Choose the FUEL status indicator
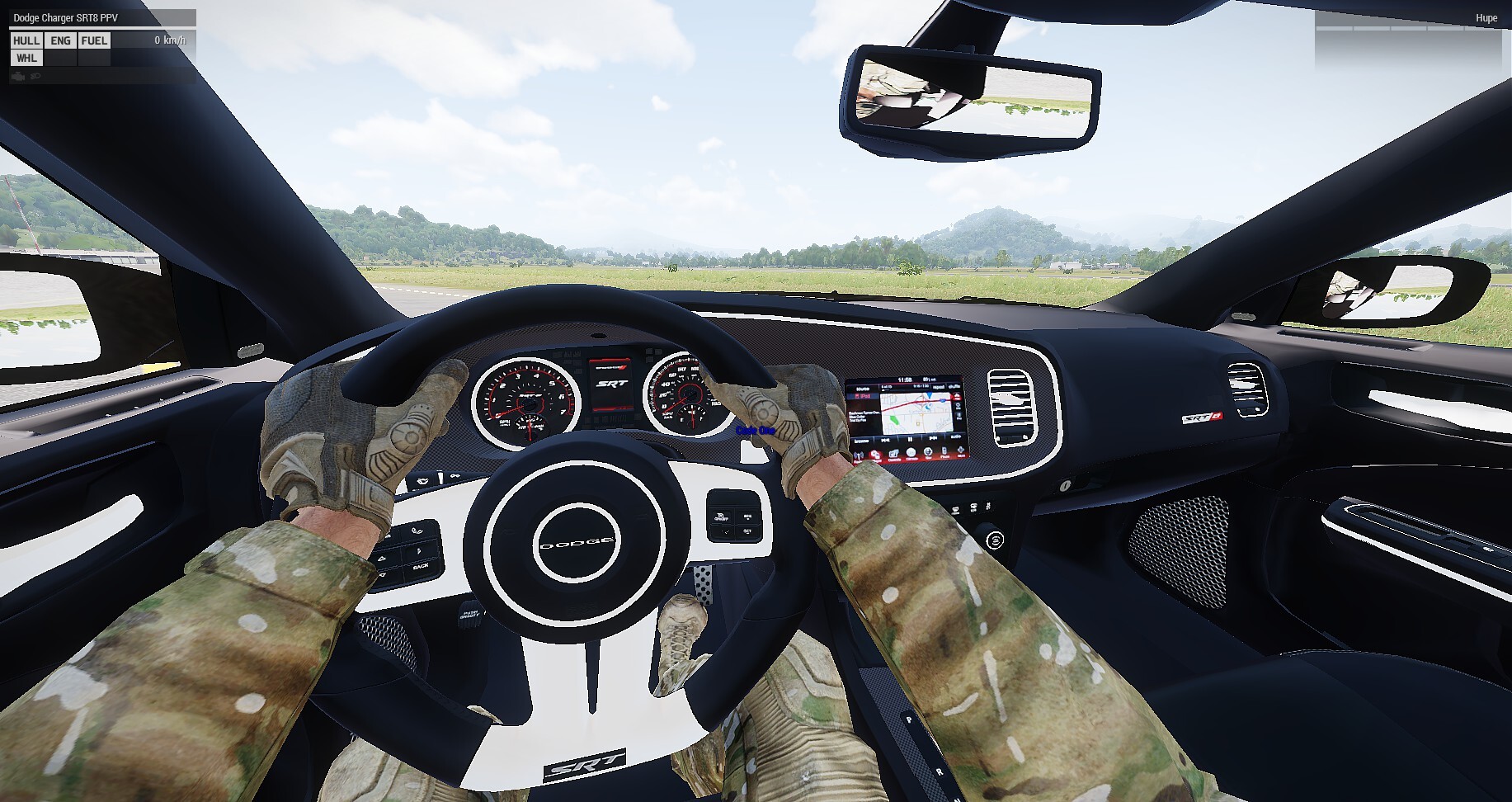The width and height of the screenshot is (1512, 802). [x=94, y=40]
